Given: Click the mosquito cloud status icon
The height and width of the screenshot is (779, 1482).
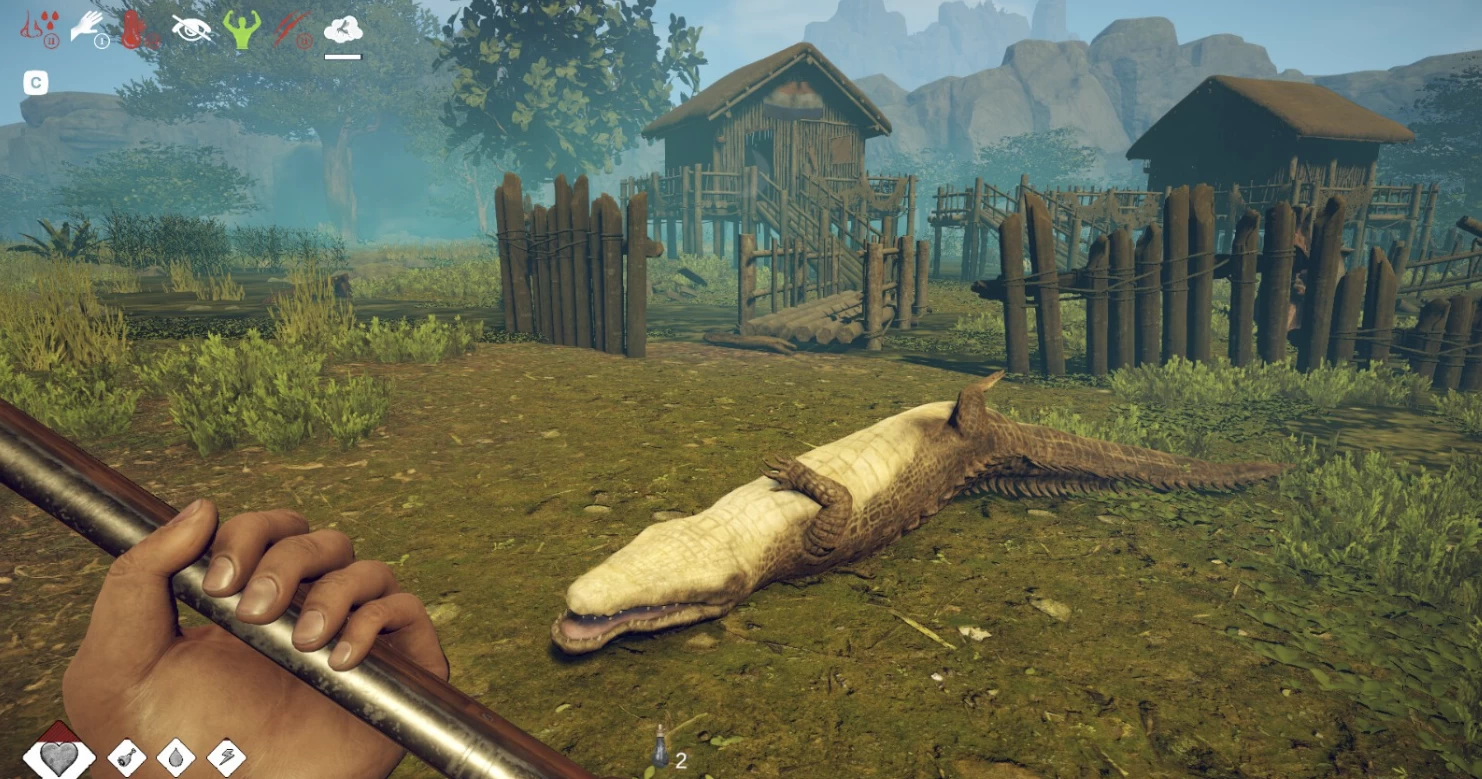Looking at the screenshot, I should [x=343, y=30].
